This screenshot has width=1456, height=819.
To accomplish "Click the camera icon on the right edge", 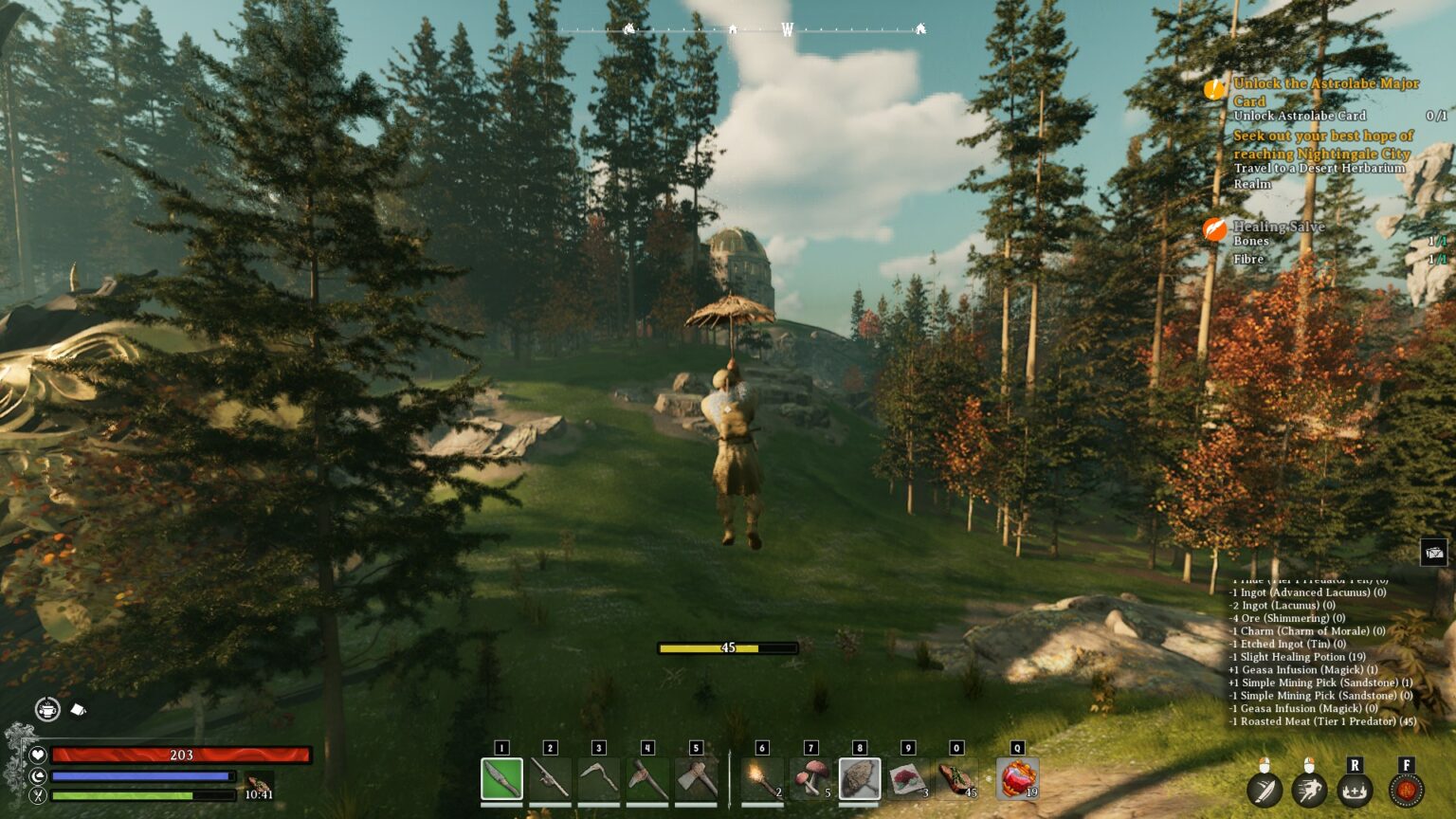I will 1433,552.
